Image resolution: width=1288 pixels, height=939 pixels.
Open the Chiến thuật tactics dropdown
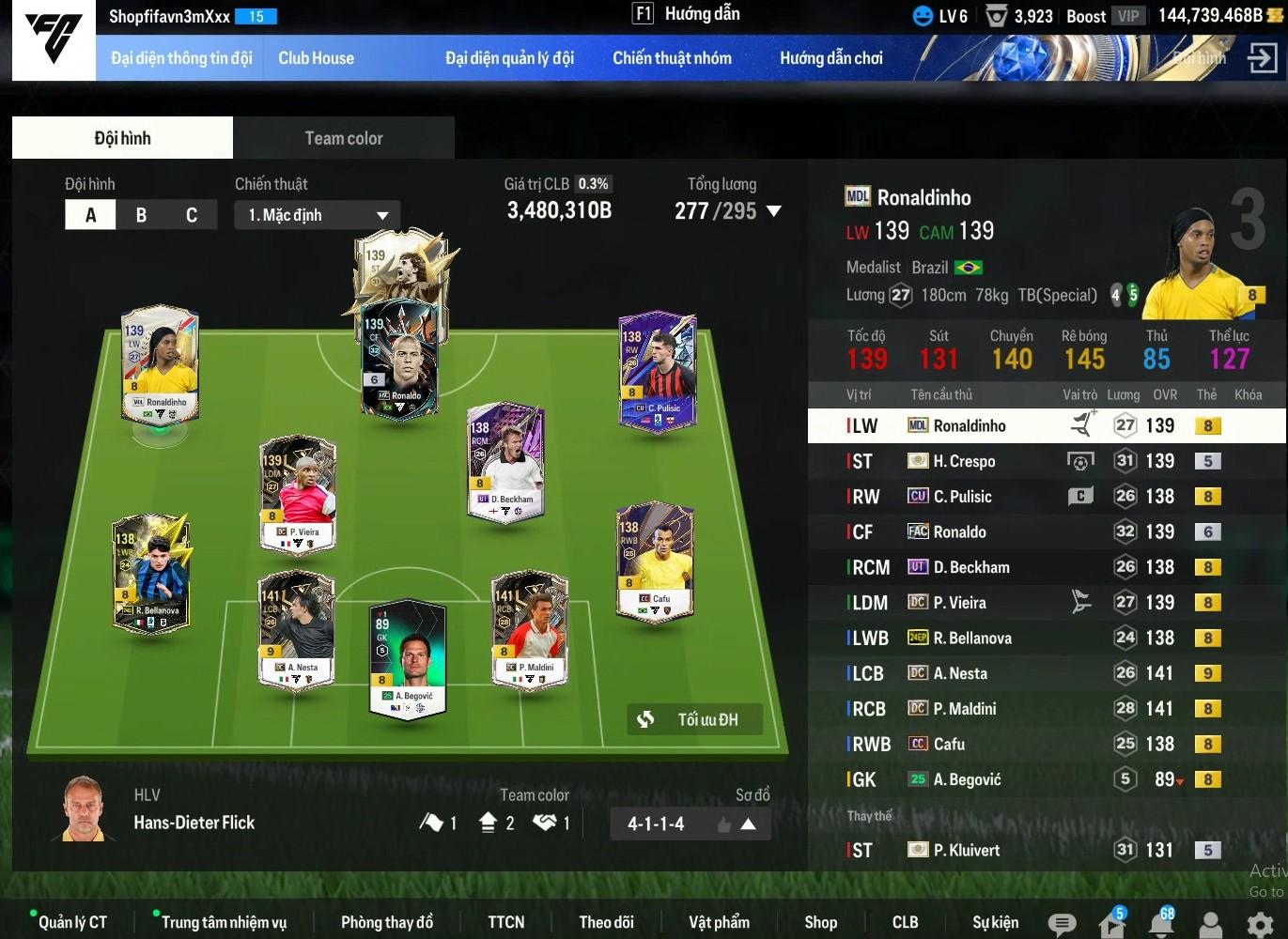click(317, 215)
